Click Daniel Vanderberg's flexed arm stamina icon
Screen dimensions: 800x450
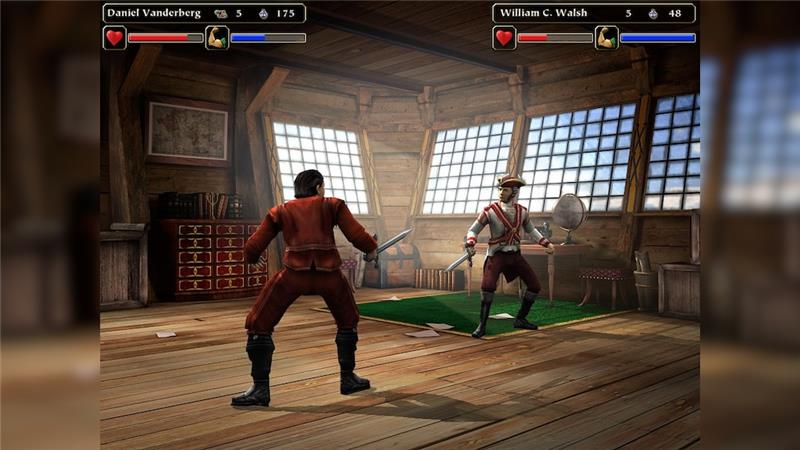pos(217,38)
